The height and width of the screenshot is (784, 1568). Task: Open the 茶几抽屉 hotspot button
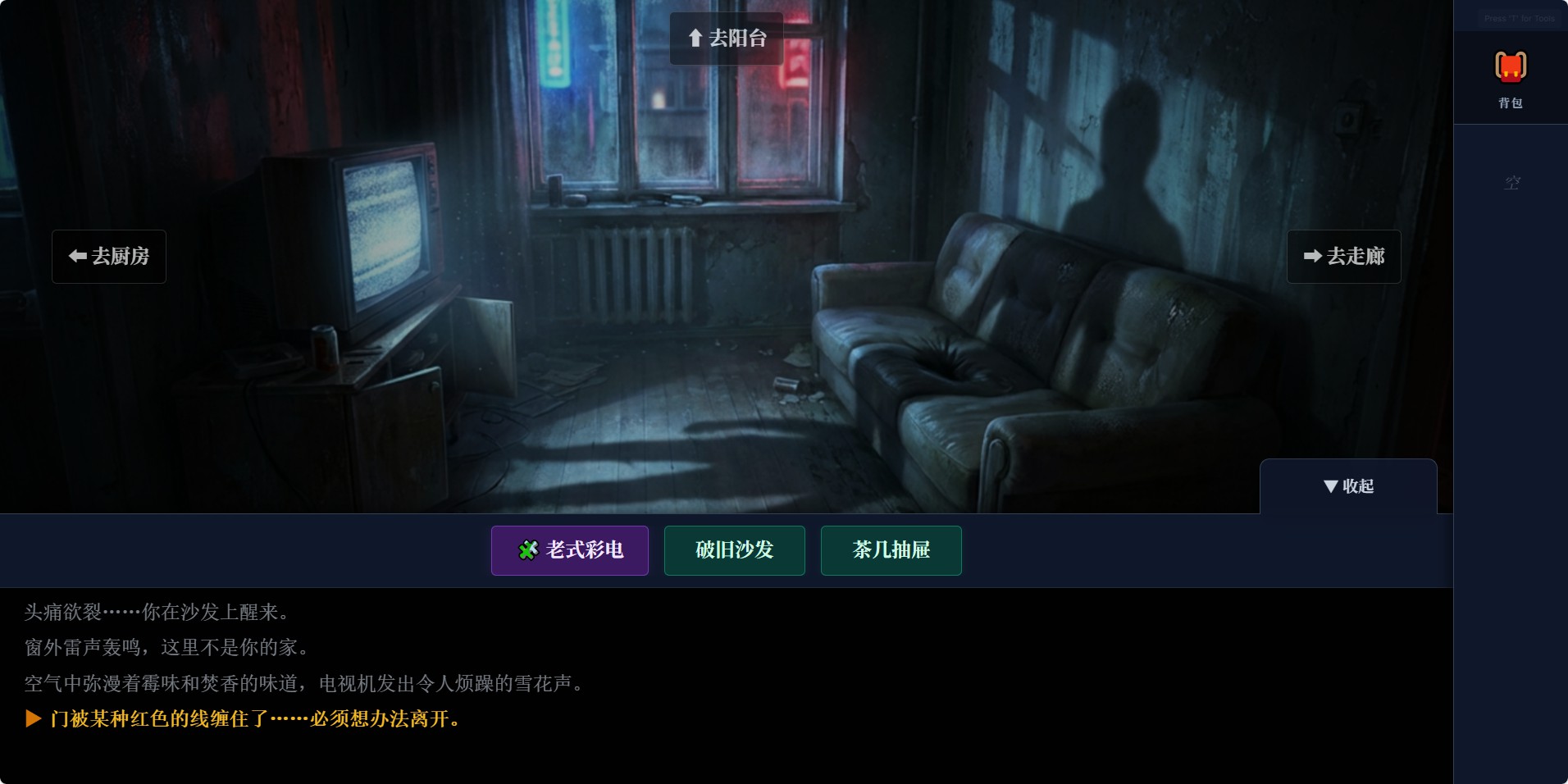pos(891,550)
